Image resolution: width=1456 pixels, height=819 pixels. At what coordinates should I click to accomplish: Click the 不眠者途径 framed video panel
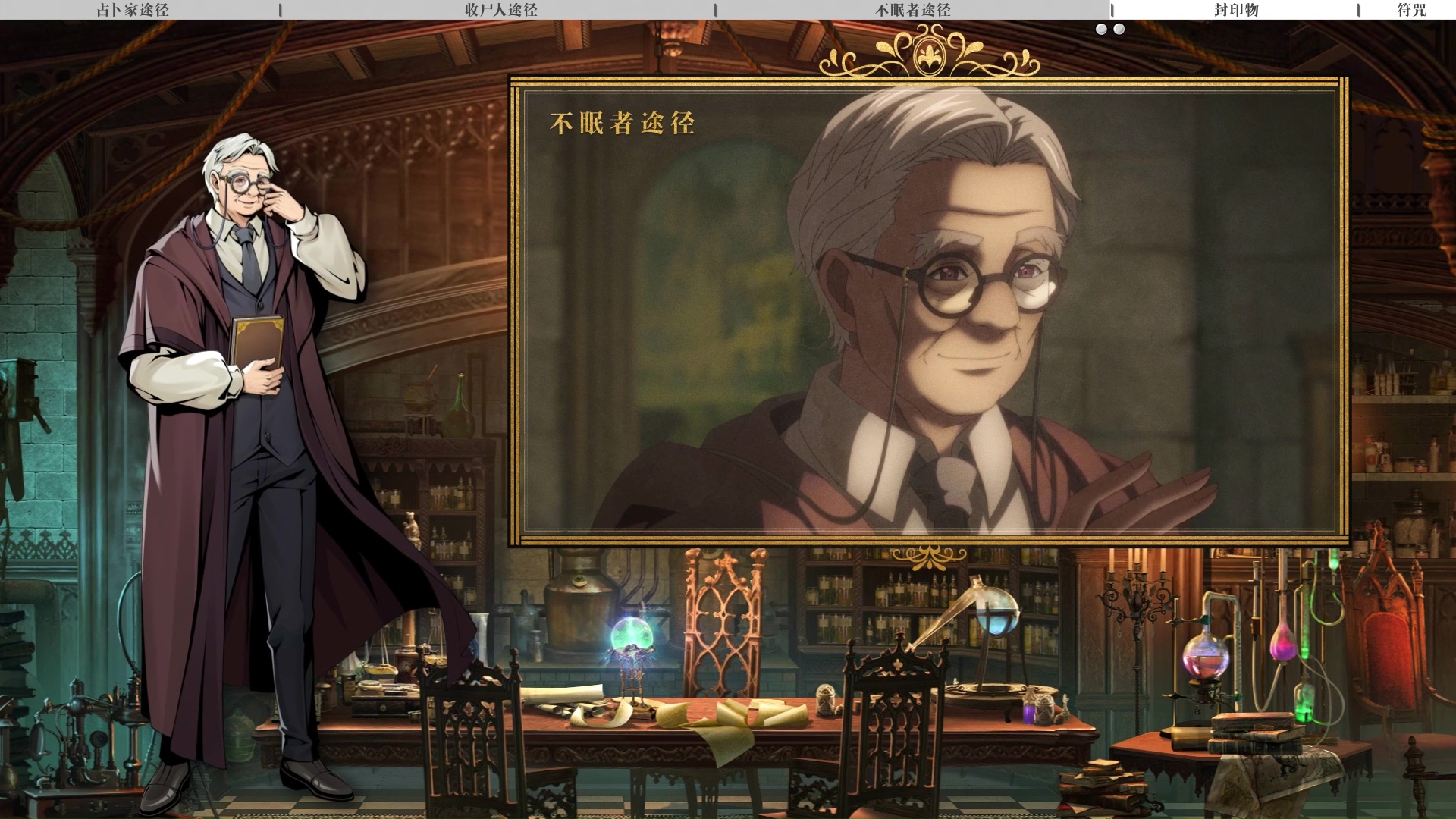(x=929, y=311)
